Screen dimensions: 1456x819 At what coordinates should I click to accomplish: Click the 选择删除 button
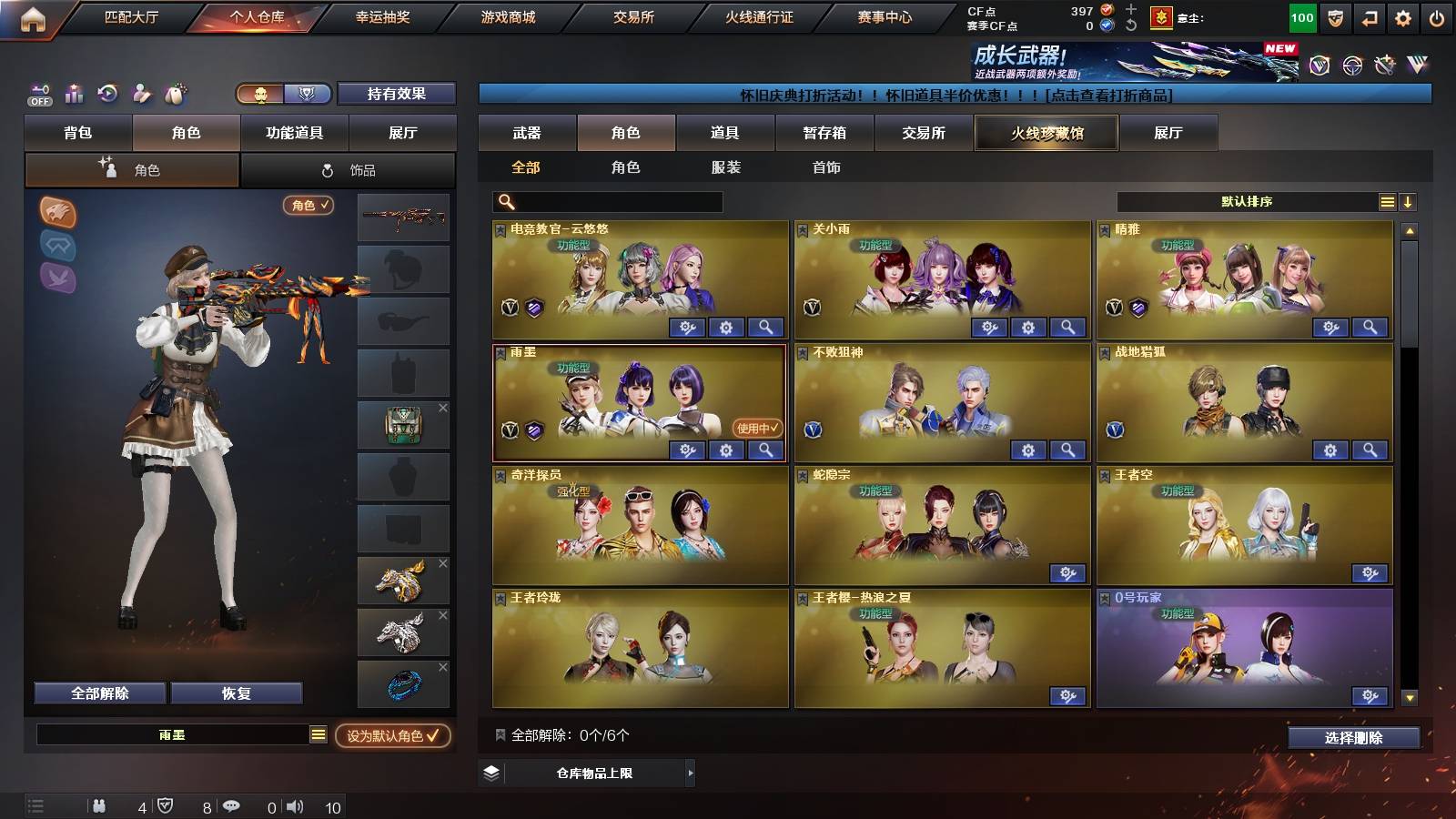1353,738
